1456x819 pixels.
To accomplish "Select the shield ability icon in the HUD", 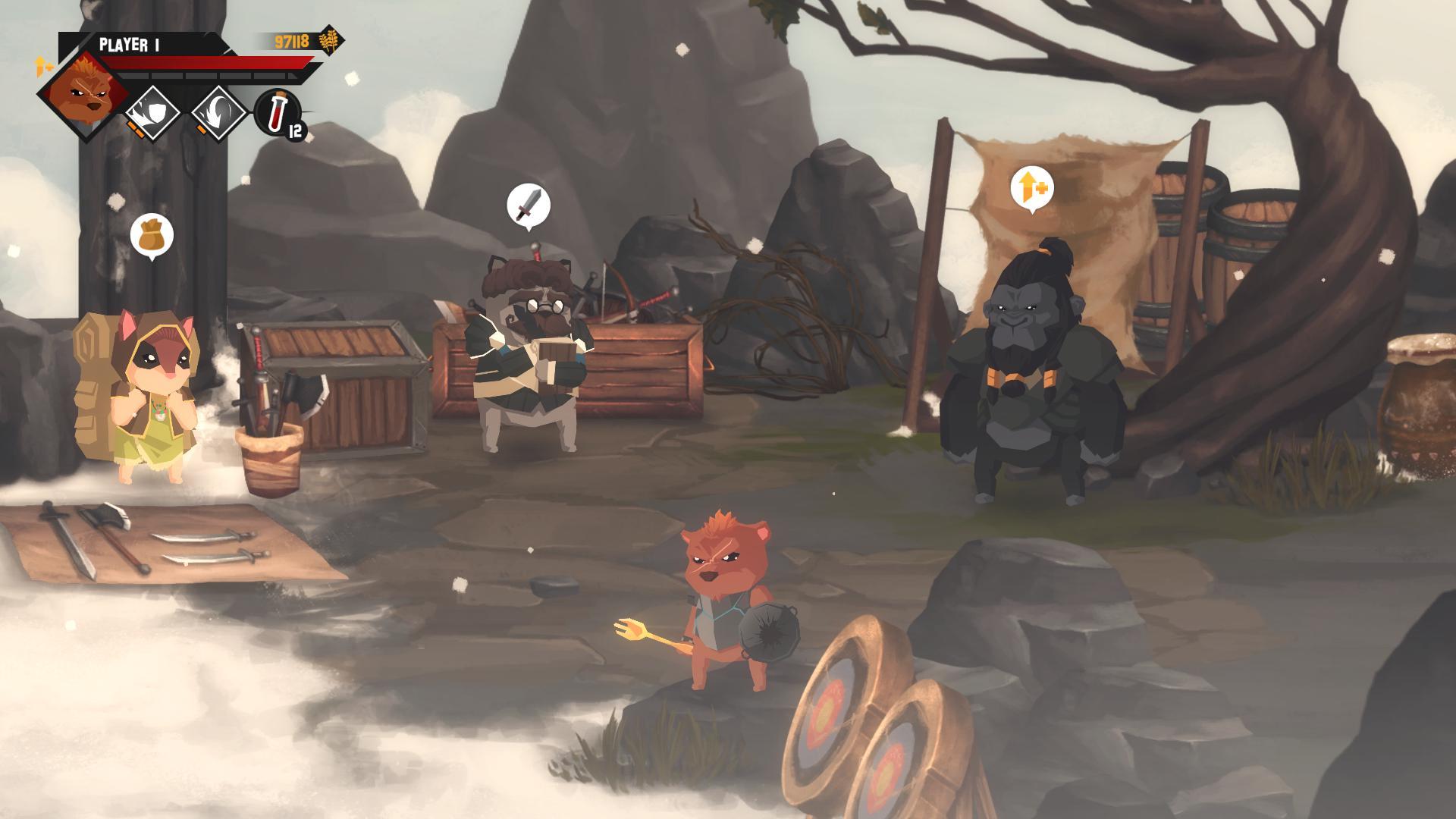I will pos(152,111).
